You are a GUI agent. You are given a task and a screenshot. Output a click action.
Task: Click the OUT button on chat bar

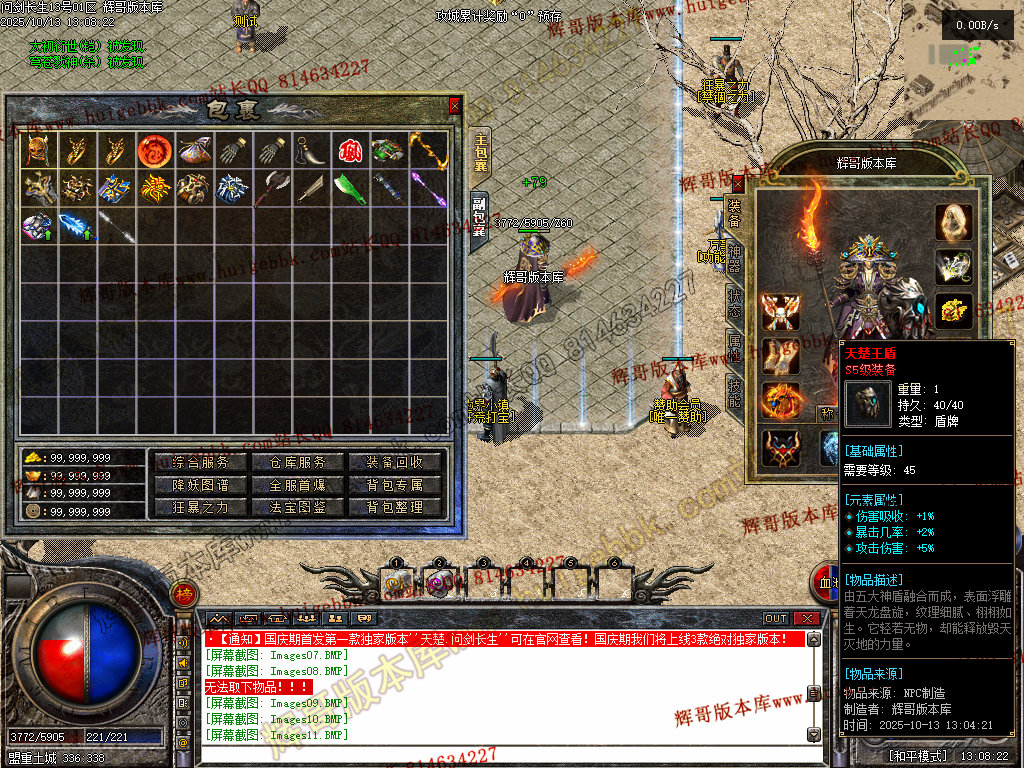point(776,619)
